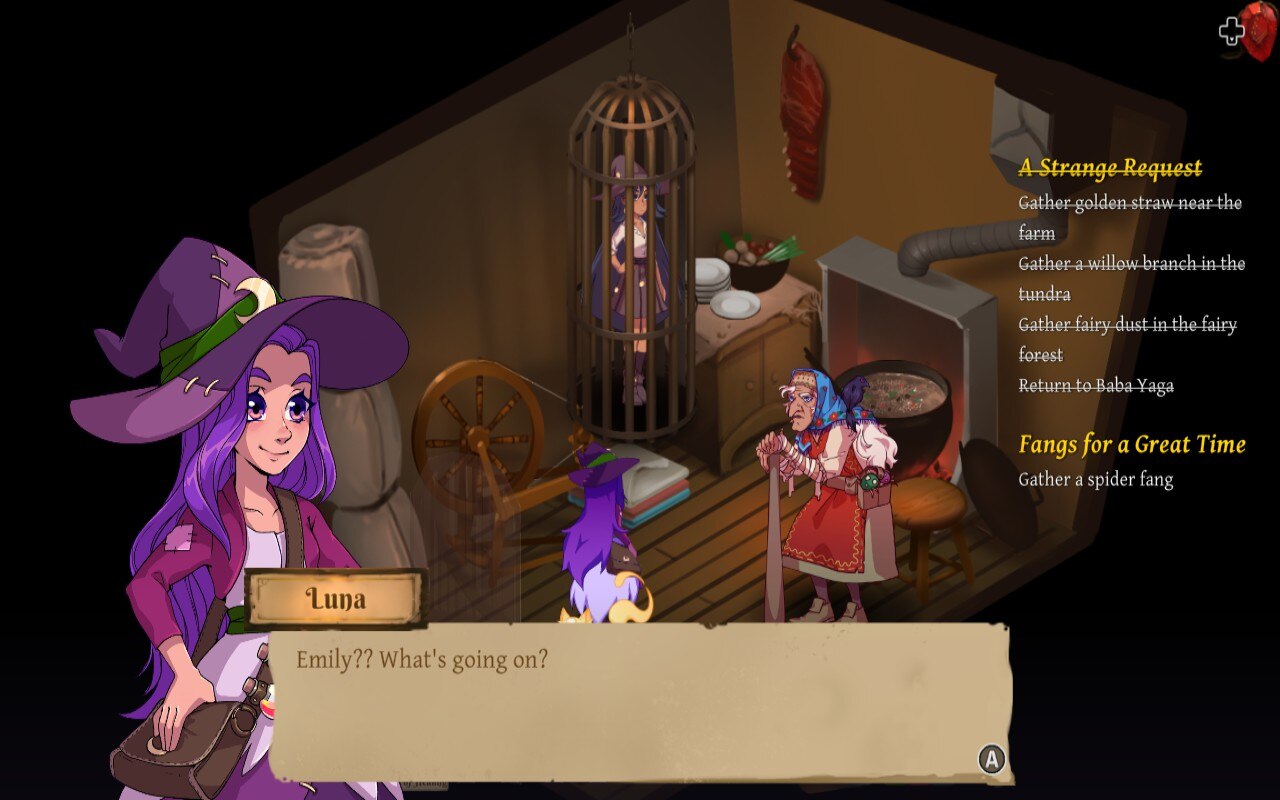Screen dimensions: 1280x800
Task: Open the quest 'Fangs for a Great Time'
Action: (1132, 445)
